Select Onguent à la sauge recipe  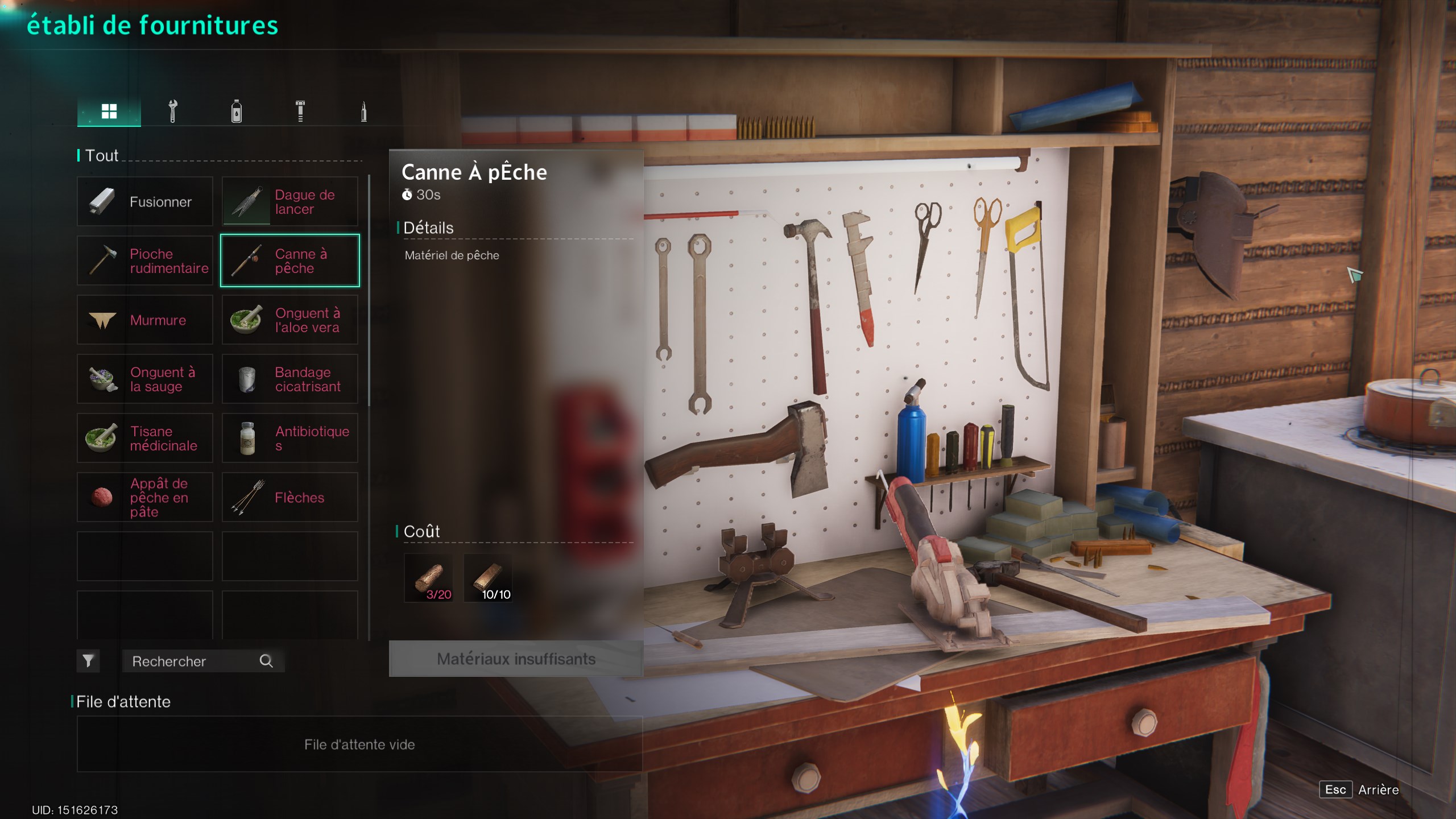point(145,379)
